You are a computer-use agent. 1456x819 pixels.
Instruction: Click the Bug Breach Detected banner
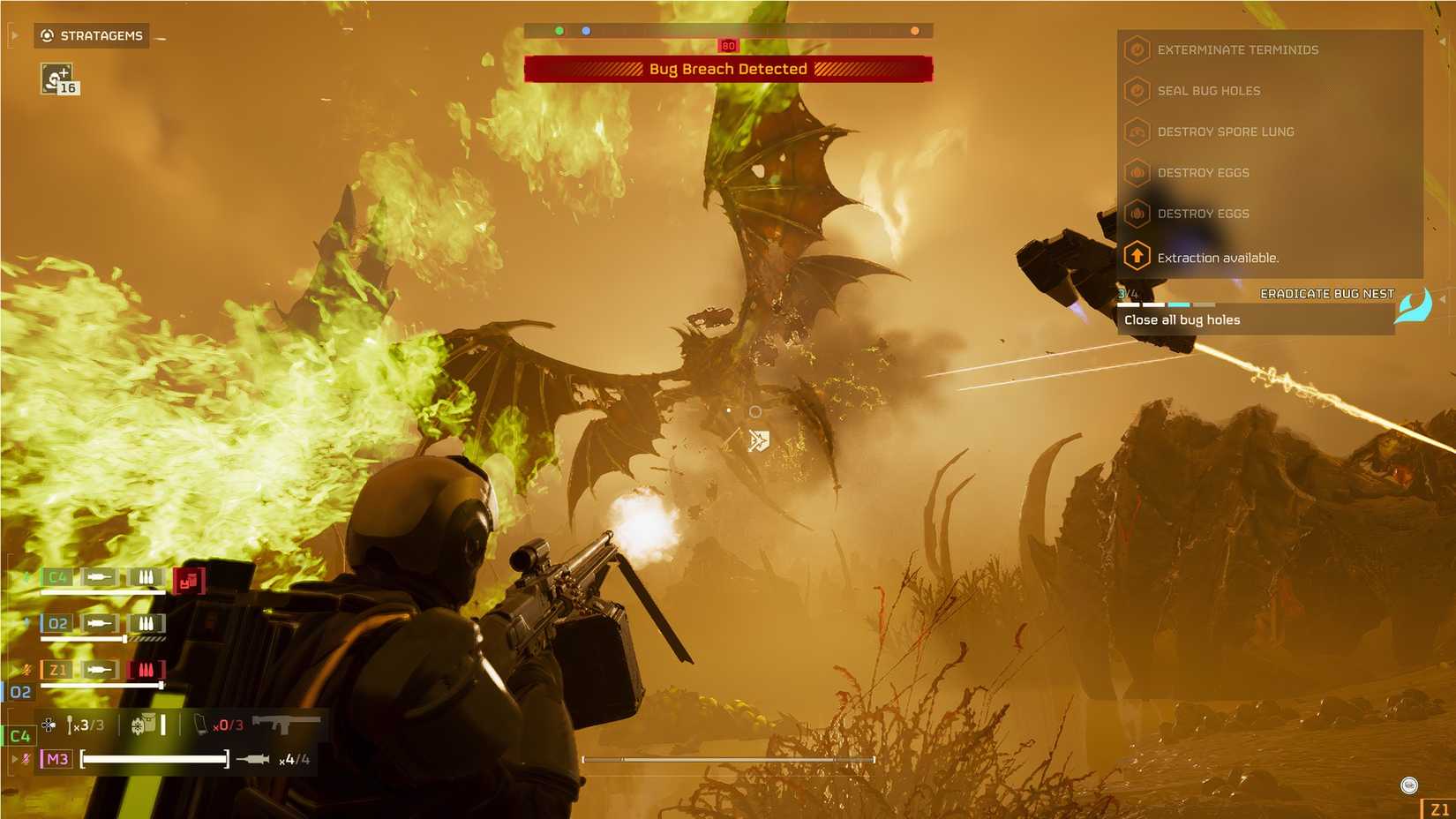click(728, 68)
